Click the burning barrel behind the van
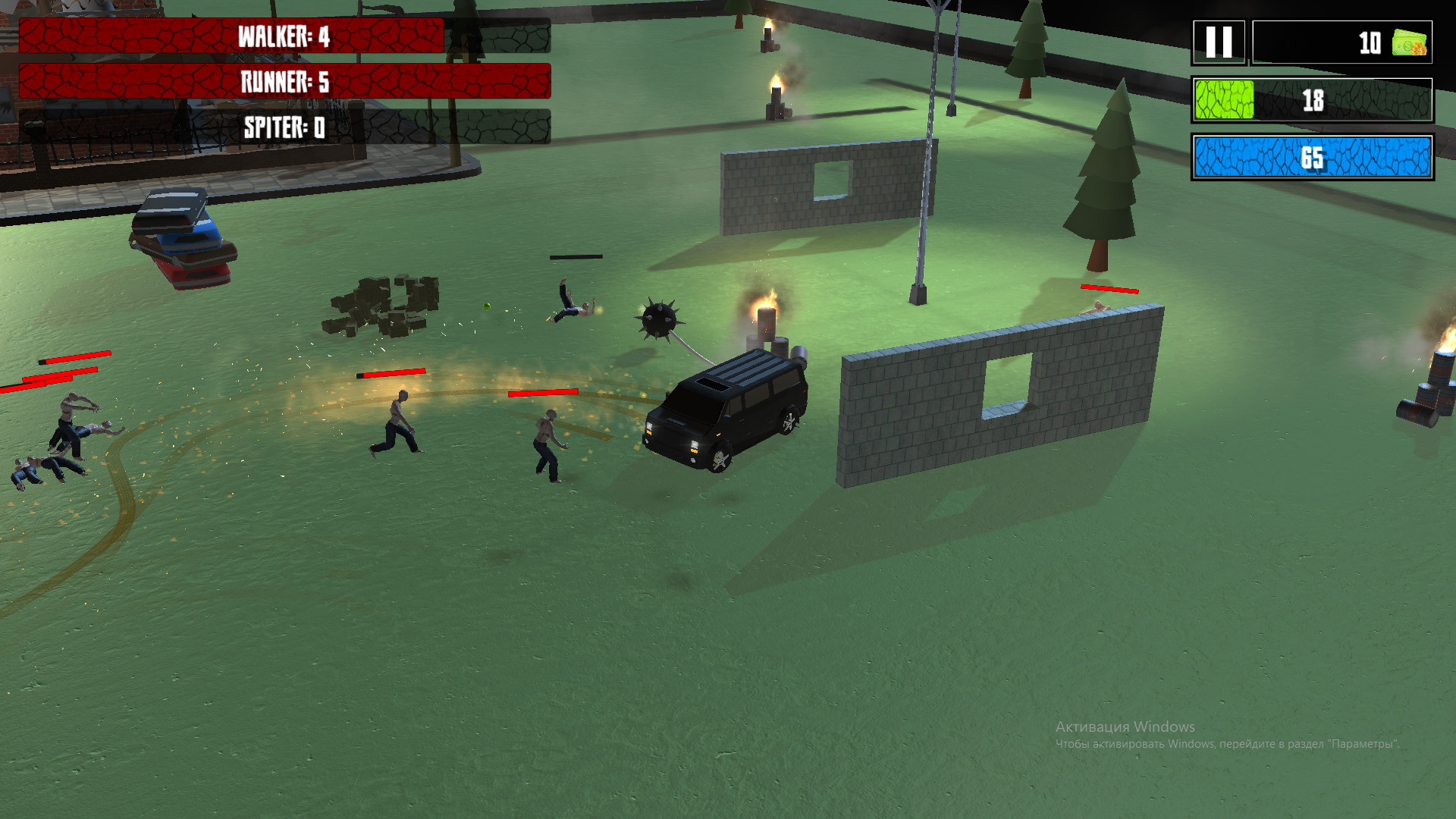Image resolution: width=1456 pixels, height=819 pixels. click(766, 326)
